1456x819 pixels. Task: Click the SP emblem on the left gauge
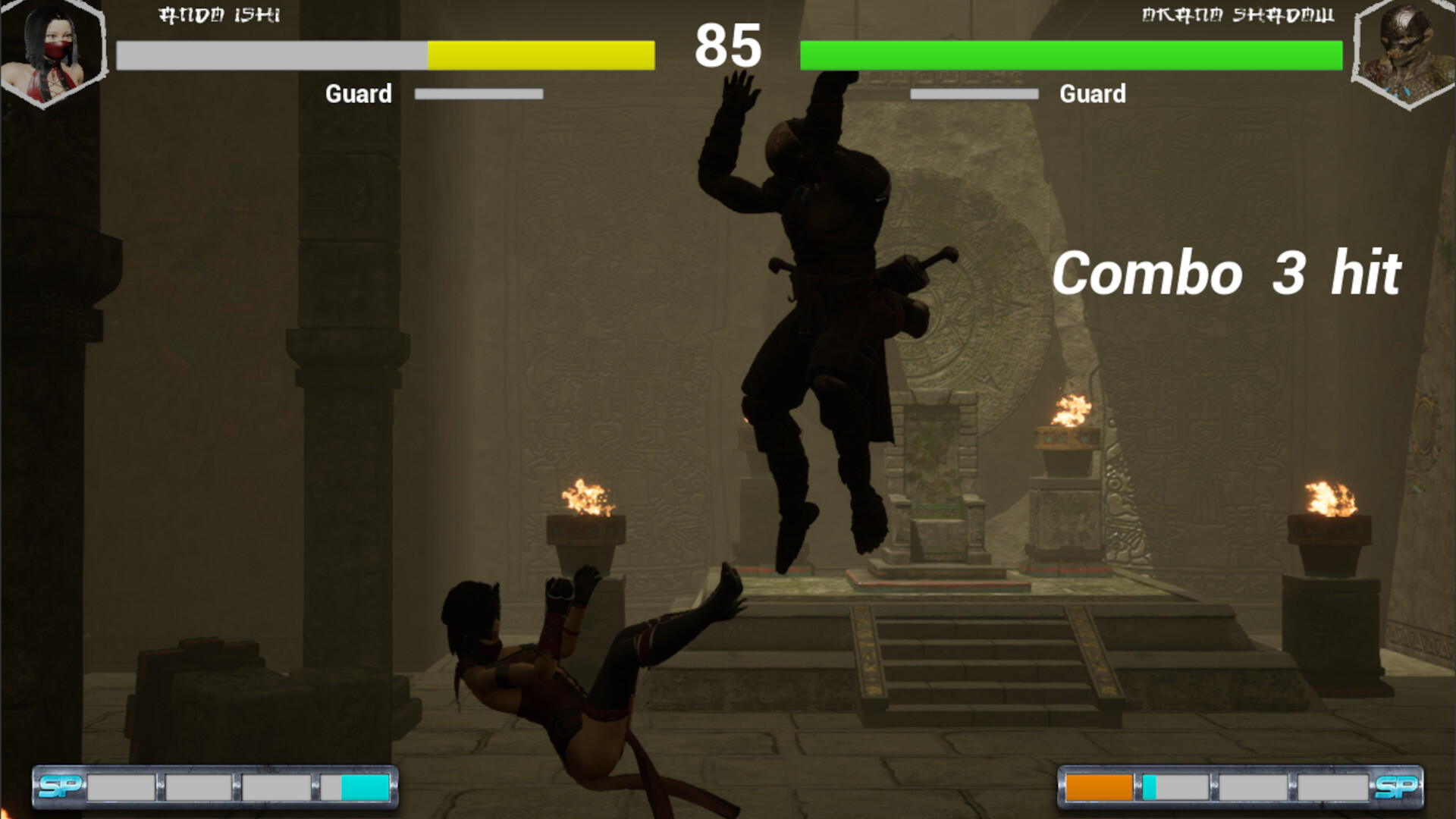coord(61,787)
